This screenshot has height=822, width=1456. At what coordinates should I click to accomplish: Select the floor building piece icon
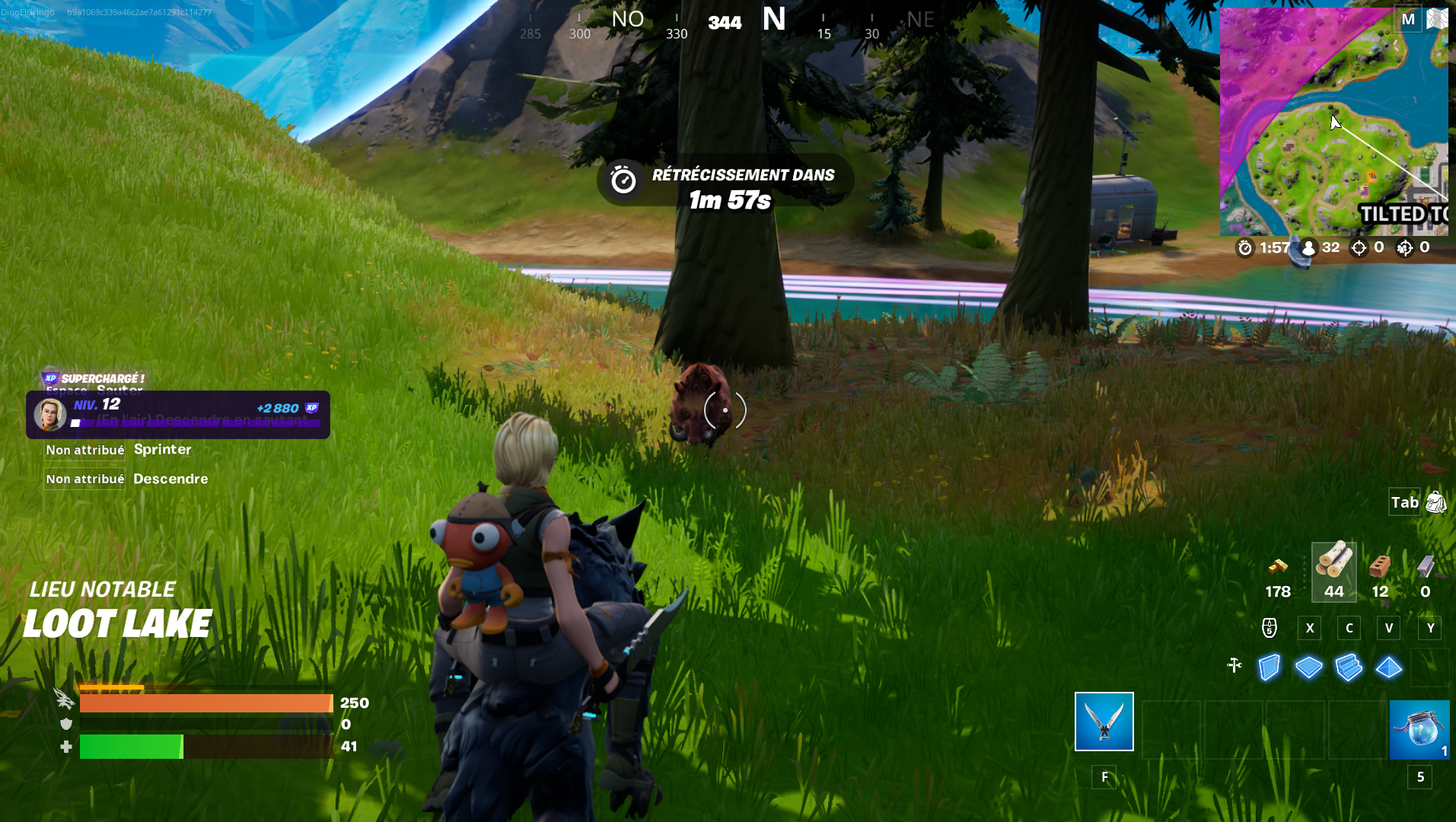(x=1308, y=667)
